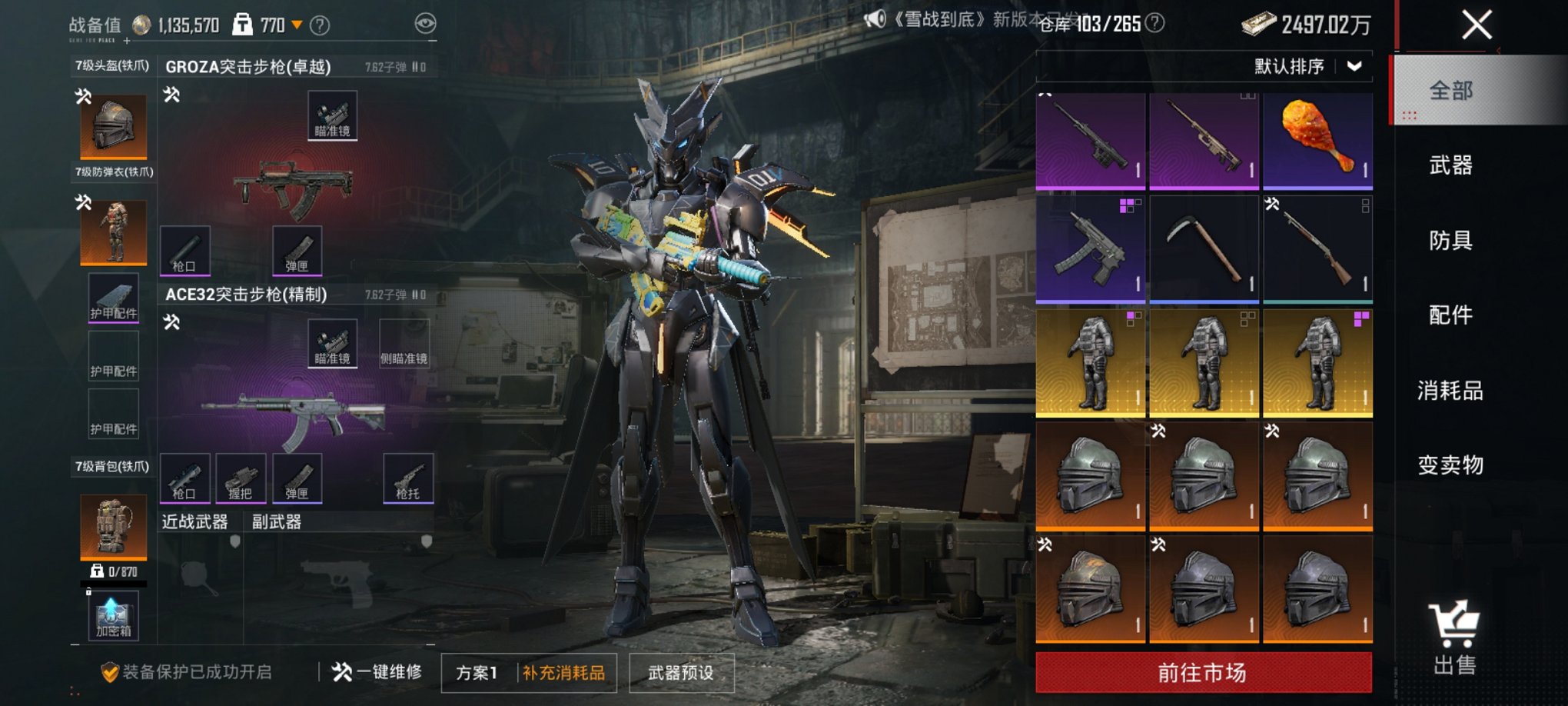Open the 出售 sell cart
Viewport: 1568px width, 706px height.
point(1453,638)
